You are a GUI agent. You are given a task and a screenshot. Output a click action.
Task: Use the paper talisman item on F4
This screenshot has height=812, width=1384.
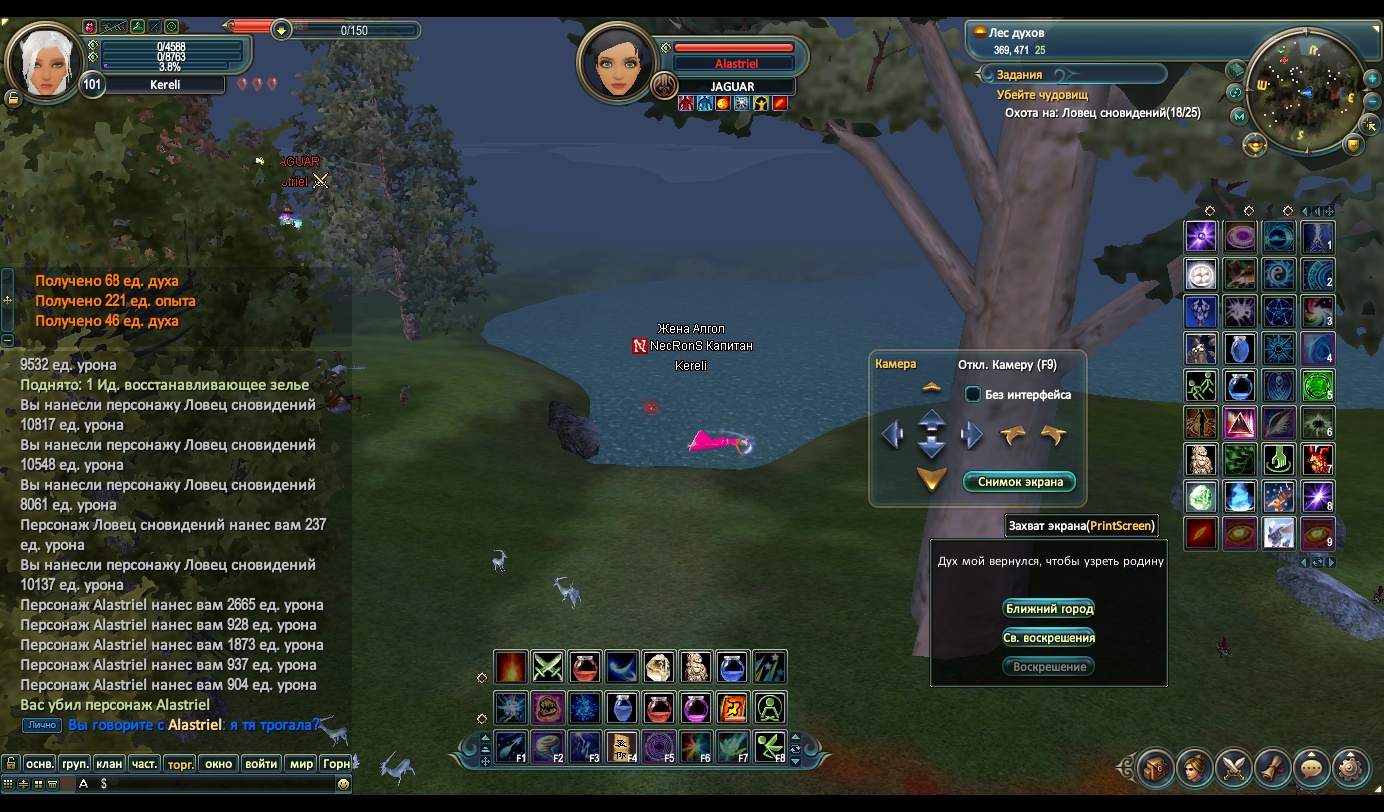(622, 746)
